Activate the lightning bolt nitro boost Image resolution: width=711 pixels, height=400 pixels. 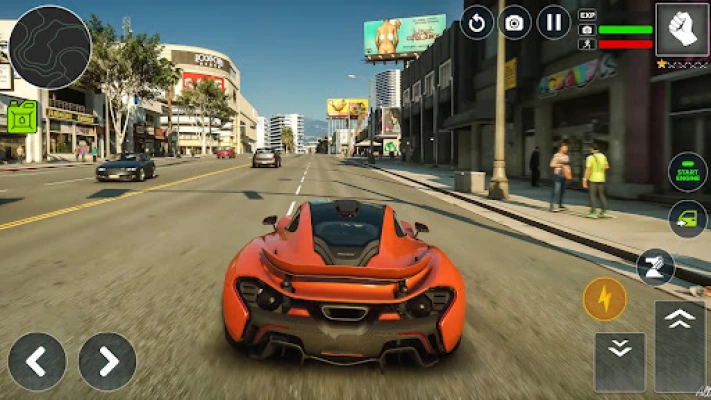pyautogui.click(x=604, y=299)
